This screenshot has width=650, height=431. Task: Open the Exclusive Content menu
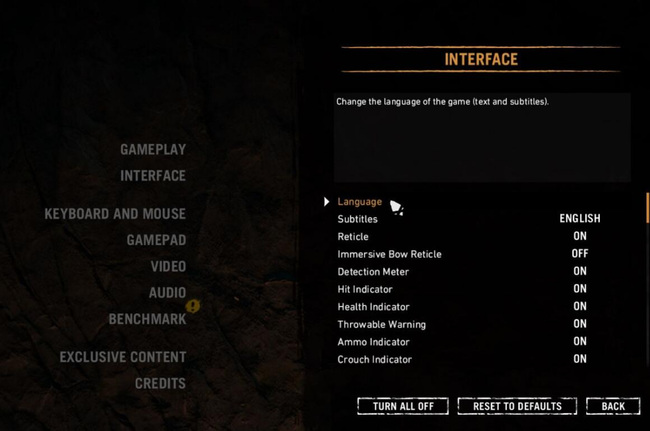(x=123, y=357)
